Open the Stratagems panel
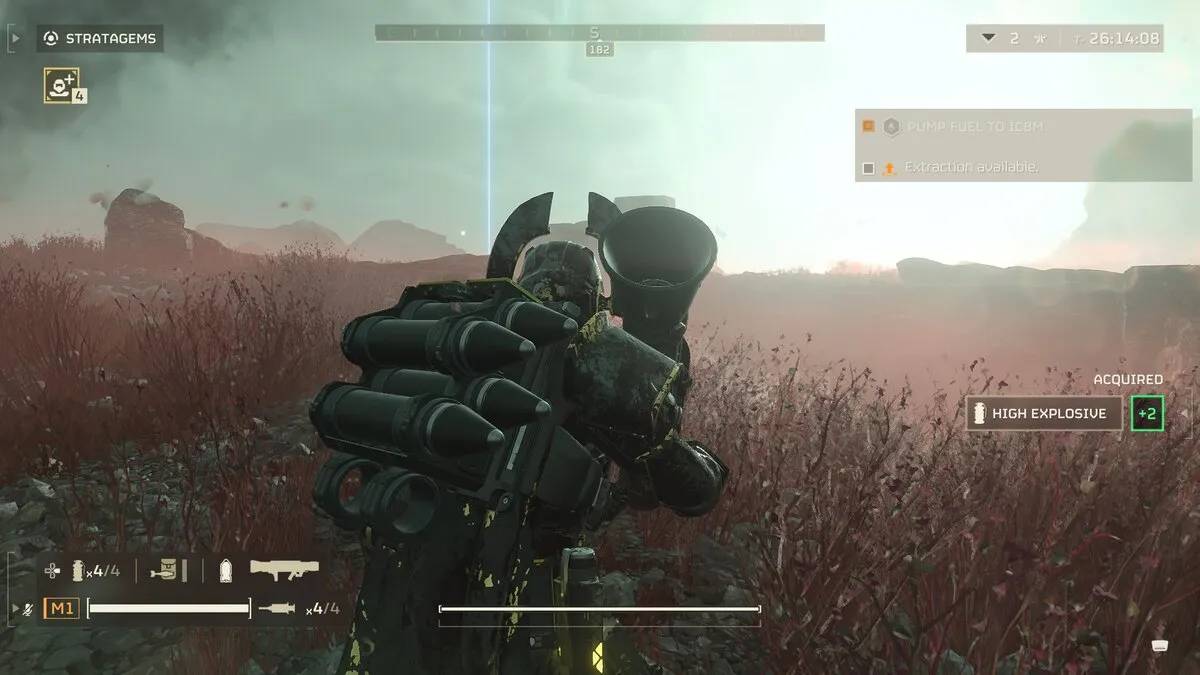 (100, 39)
